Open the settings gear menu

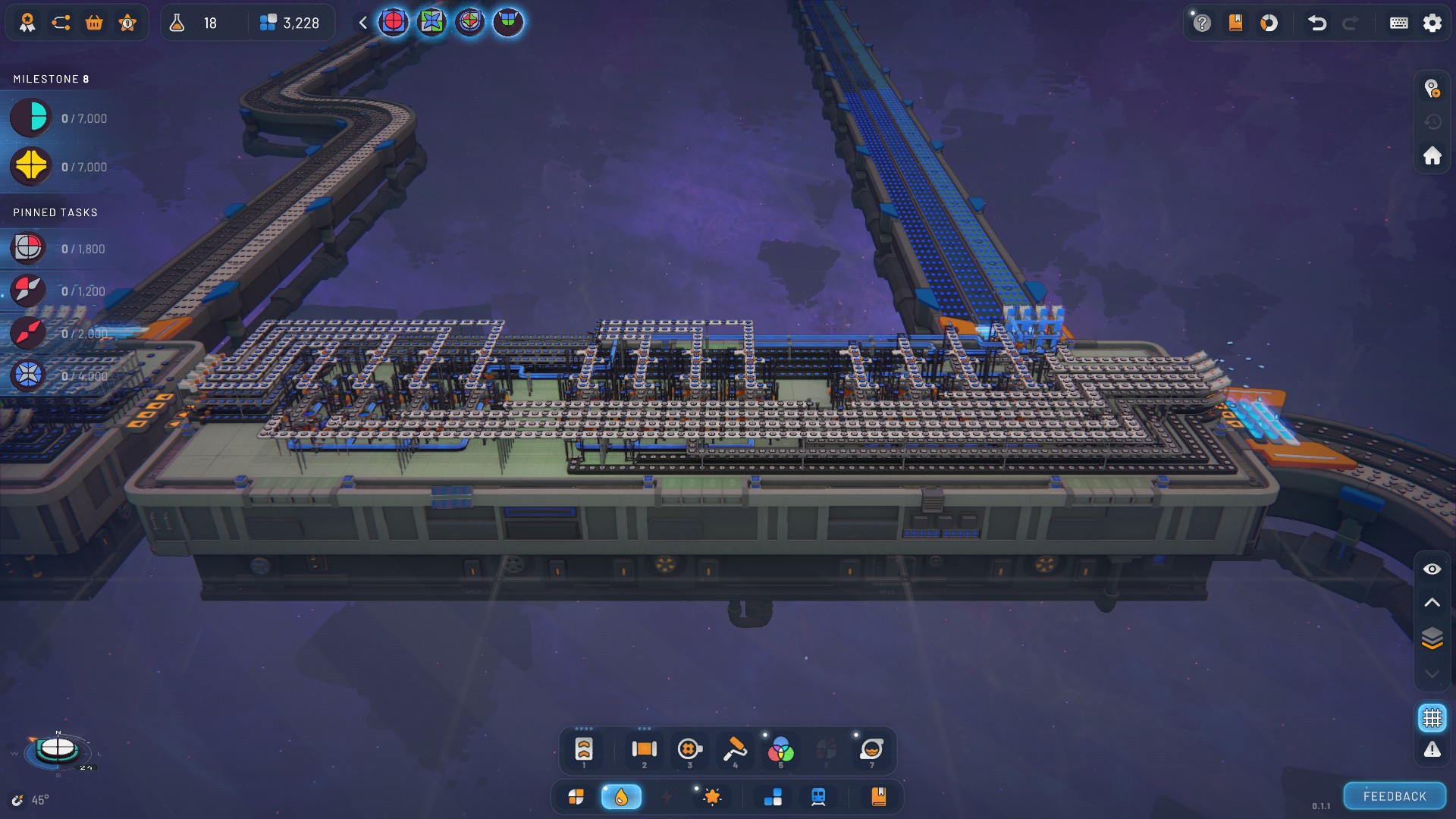coord(1432,23)
